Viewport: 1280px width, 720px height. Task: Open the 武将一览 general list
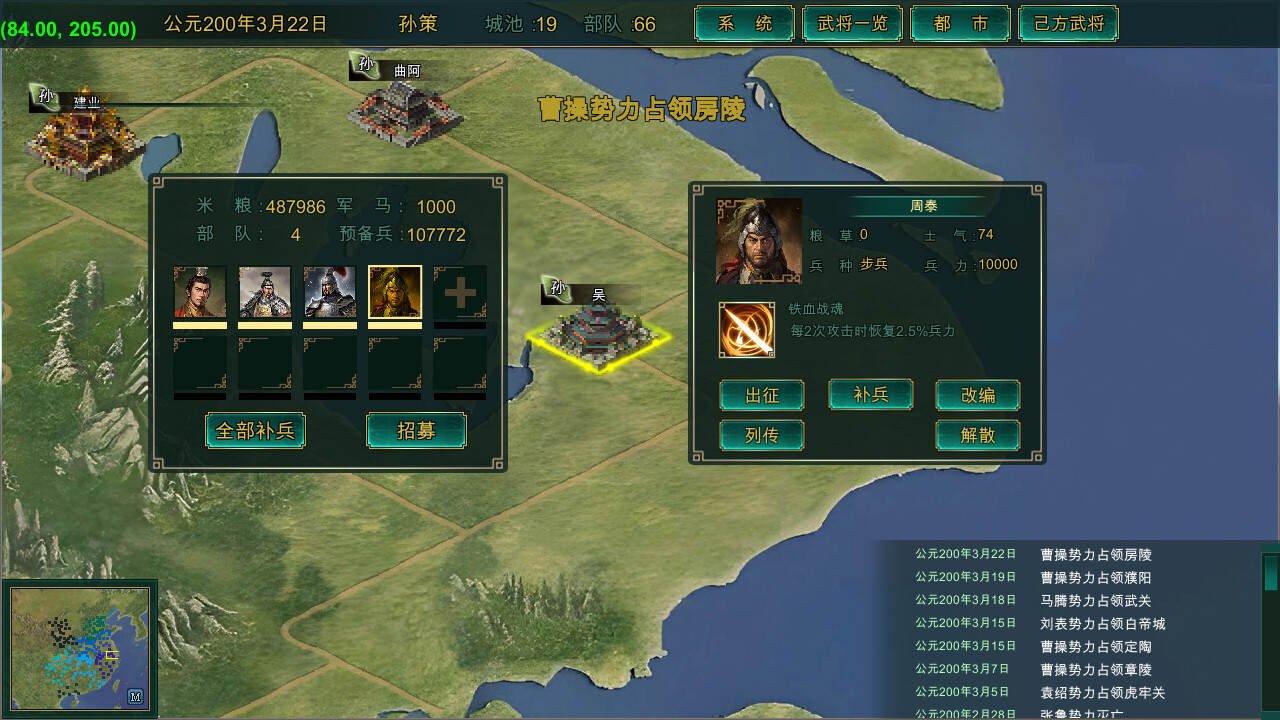852,22
